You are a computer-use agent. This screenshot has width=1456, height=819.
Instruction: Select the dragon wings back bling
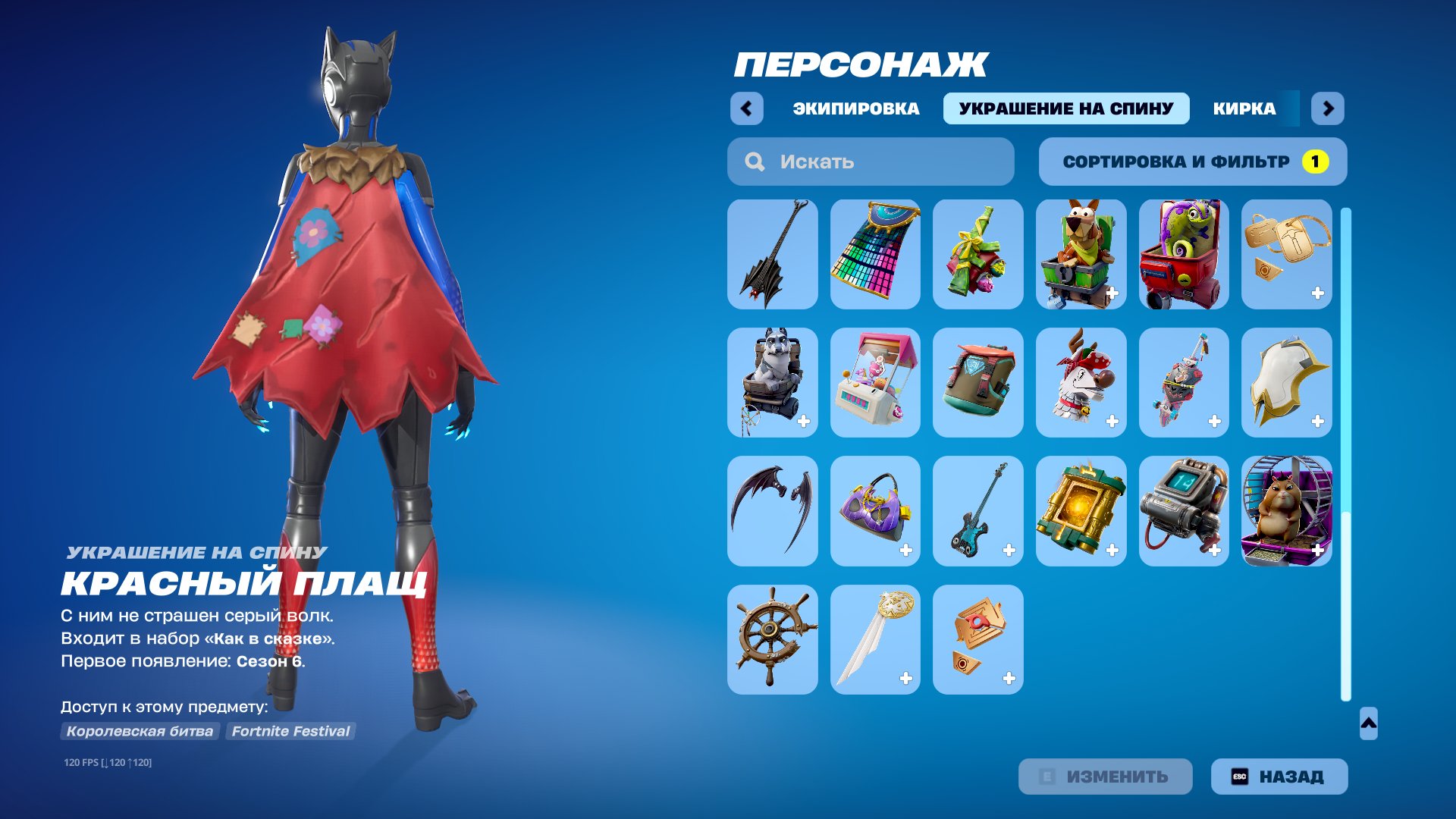772,510
